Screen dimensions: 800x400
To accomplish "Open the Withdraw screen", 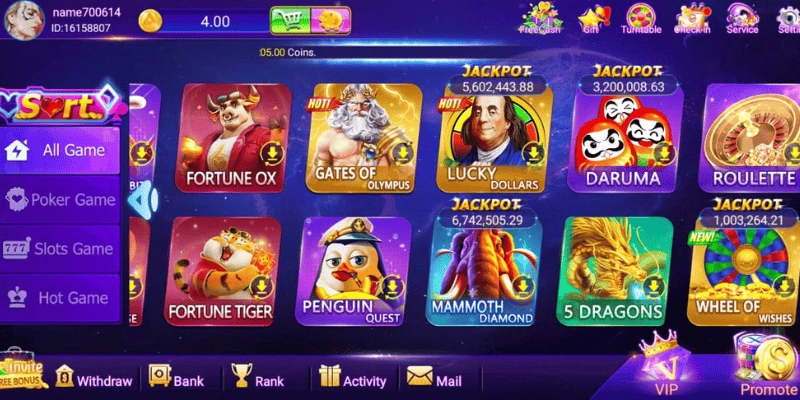I will (93, 379).
